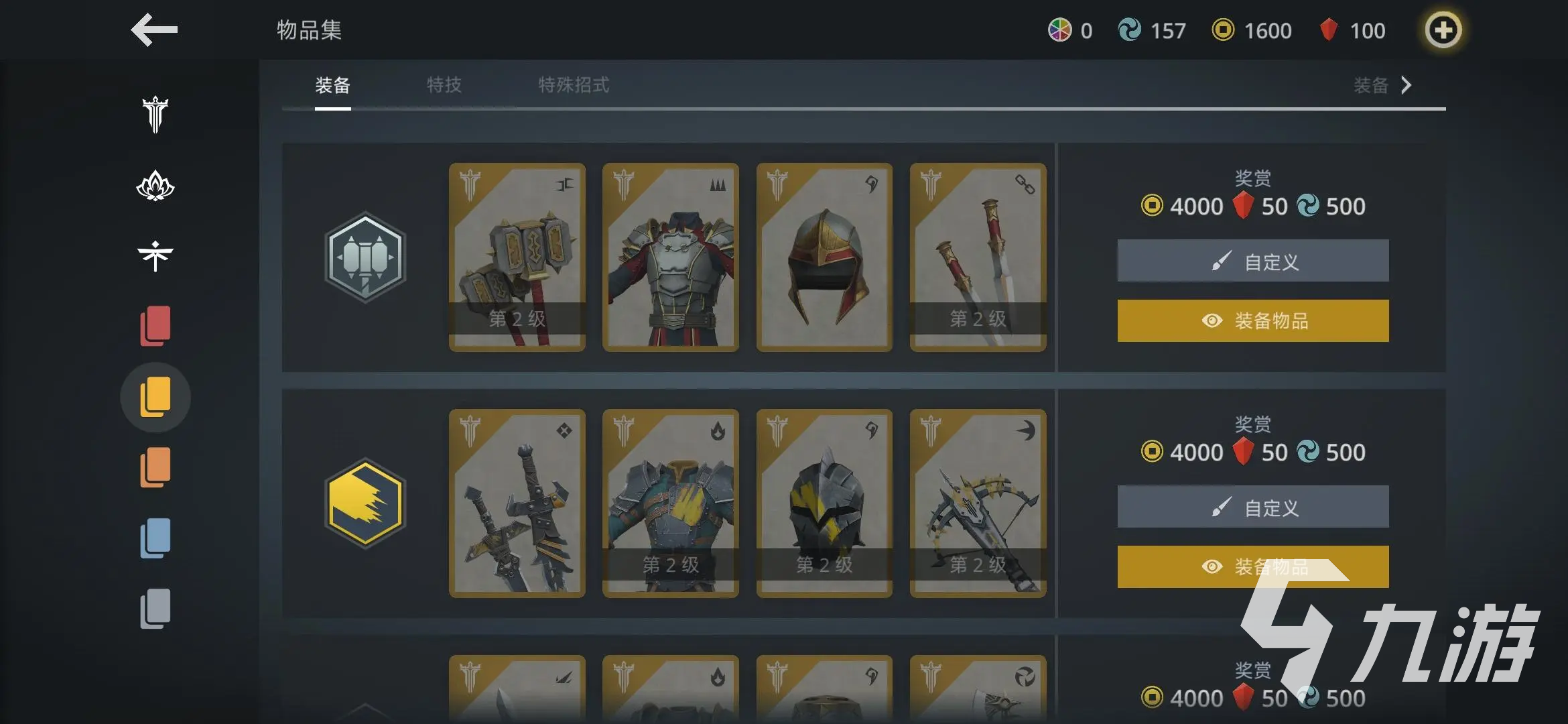
Task: Switch to the 特殊招式 tab
Action: click(574, 85)
